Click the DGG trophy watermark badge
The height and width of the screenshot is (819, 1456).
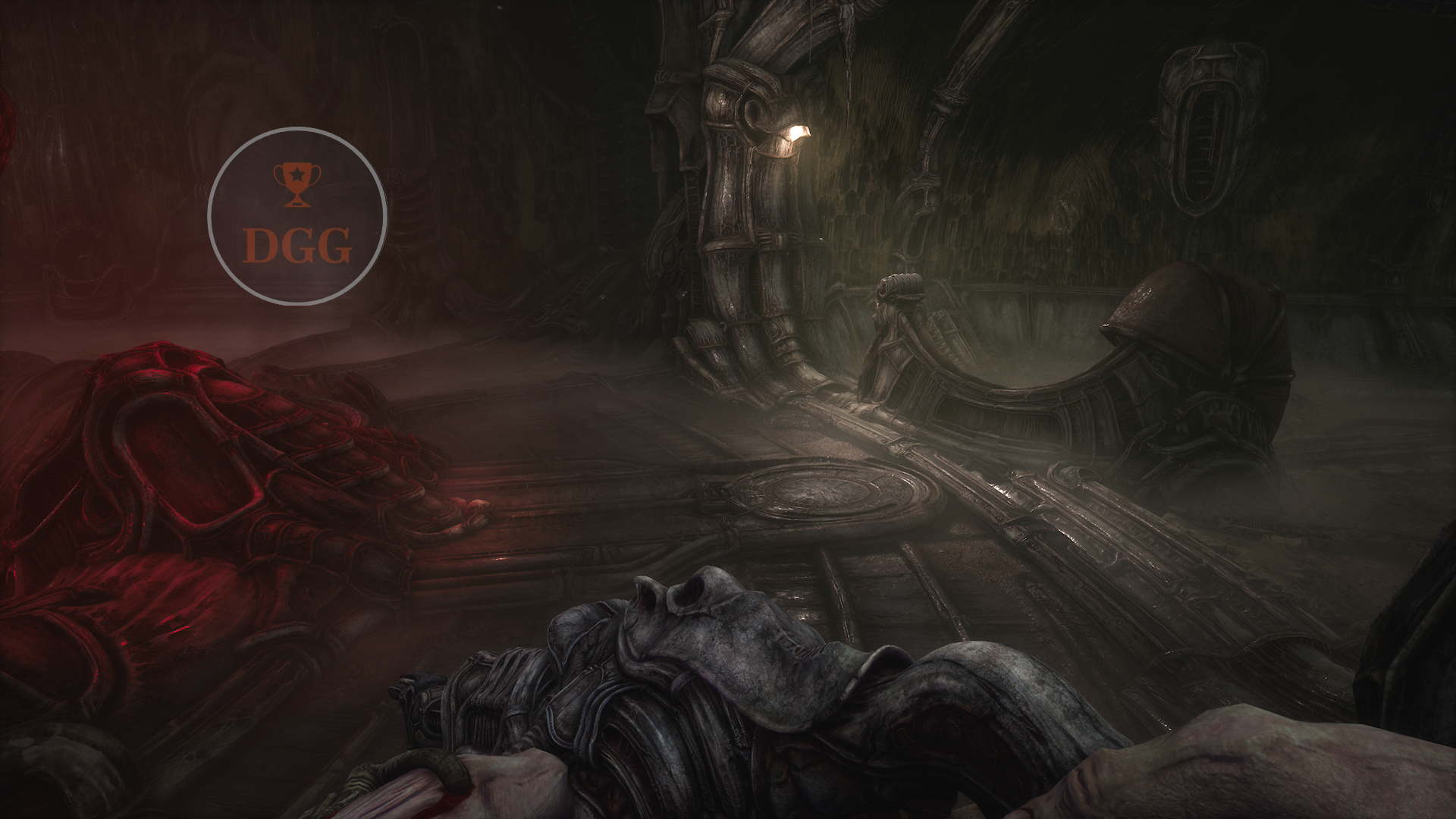[x=297, y=217]
